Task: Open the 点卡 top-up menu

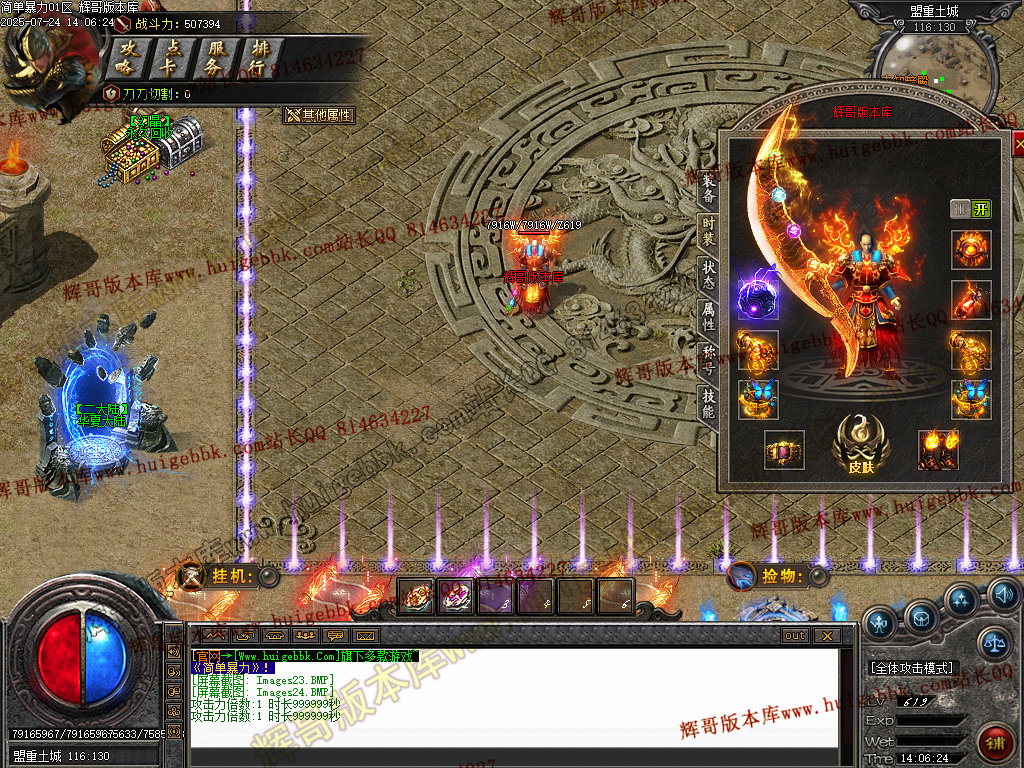Action: click(x=172, y=58)
